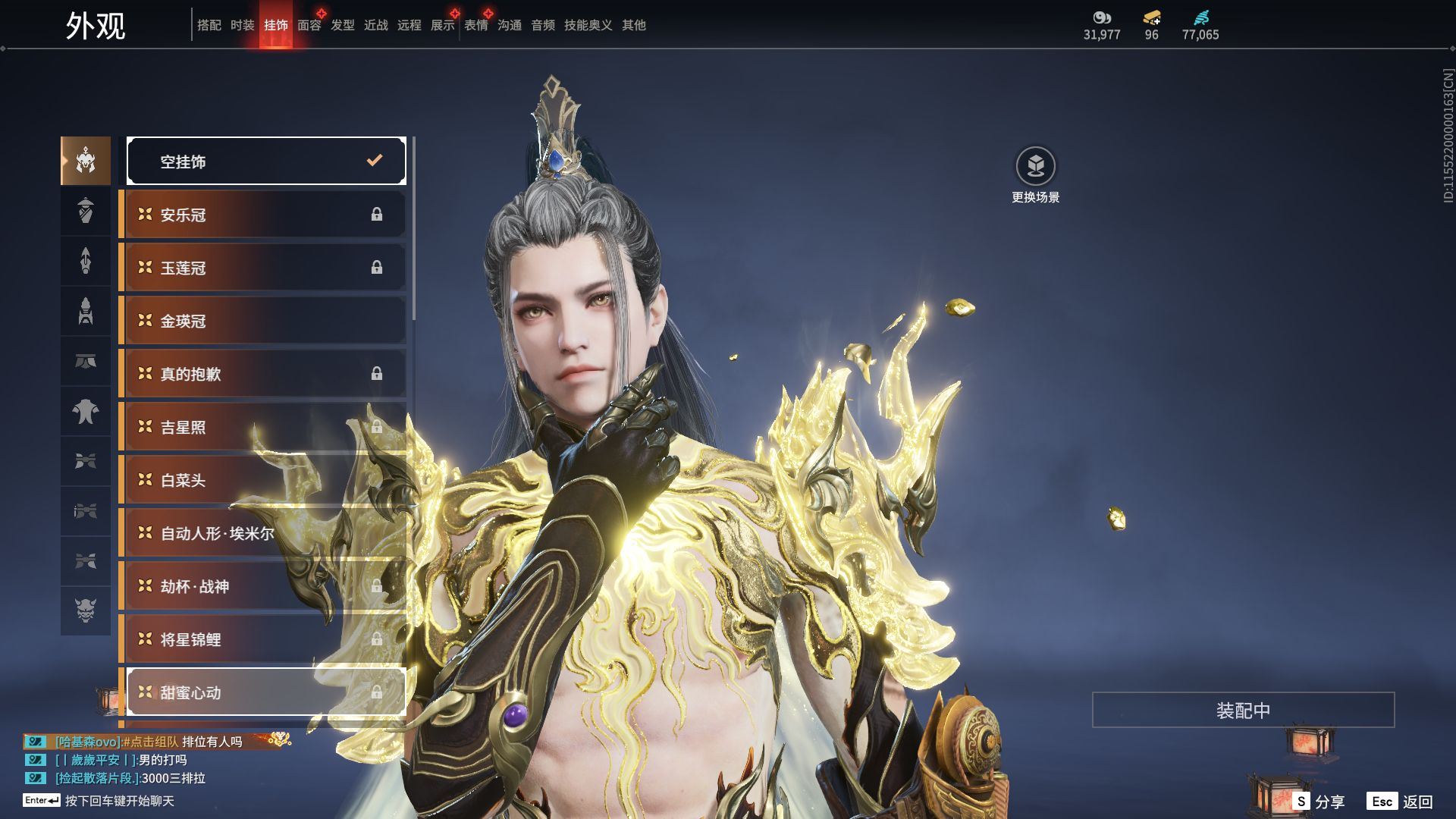Select the 面容 face tab
1456x819 pixels.
309,25
